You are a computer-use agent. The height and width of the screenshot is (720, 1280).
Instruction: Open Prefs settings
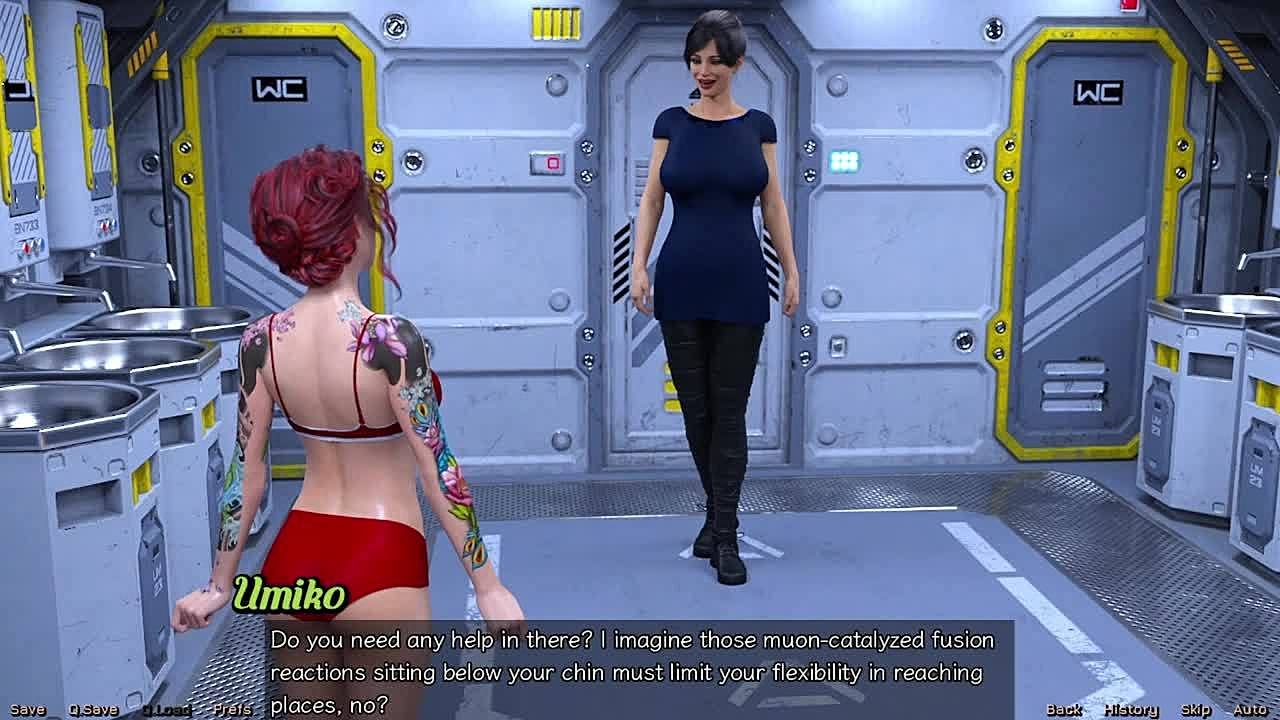232,709
